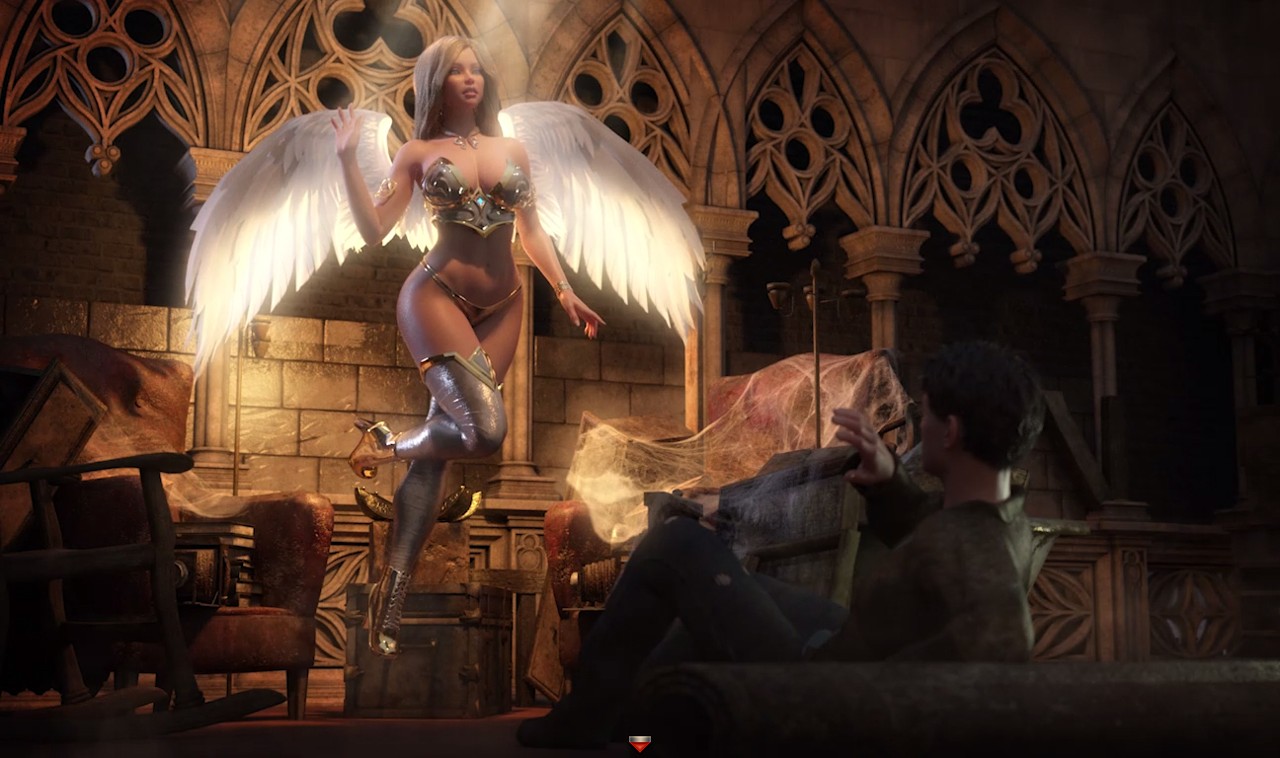Click the red down-arrow at the bottom
Image resolution: width=1280 pixels, height=758 pixels.
tap(640, 743)
